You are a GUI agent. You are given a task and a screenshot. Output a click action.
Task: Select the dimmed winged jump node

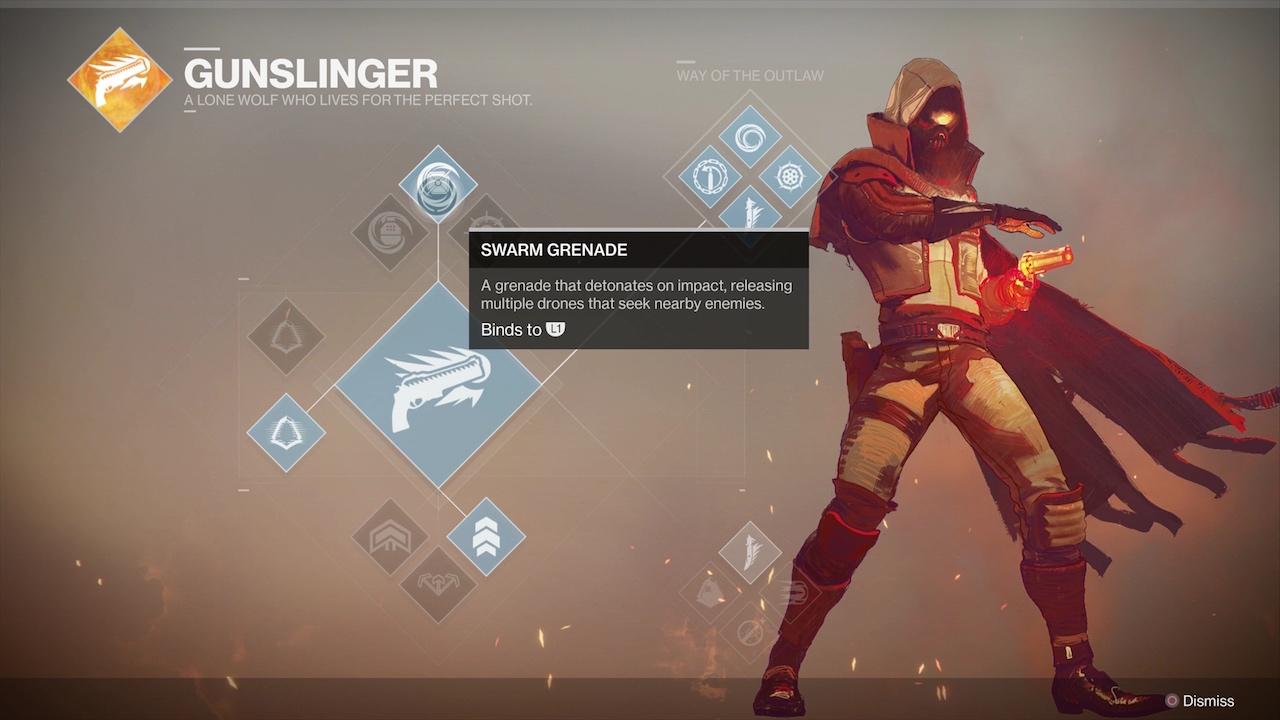point(438,584)
